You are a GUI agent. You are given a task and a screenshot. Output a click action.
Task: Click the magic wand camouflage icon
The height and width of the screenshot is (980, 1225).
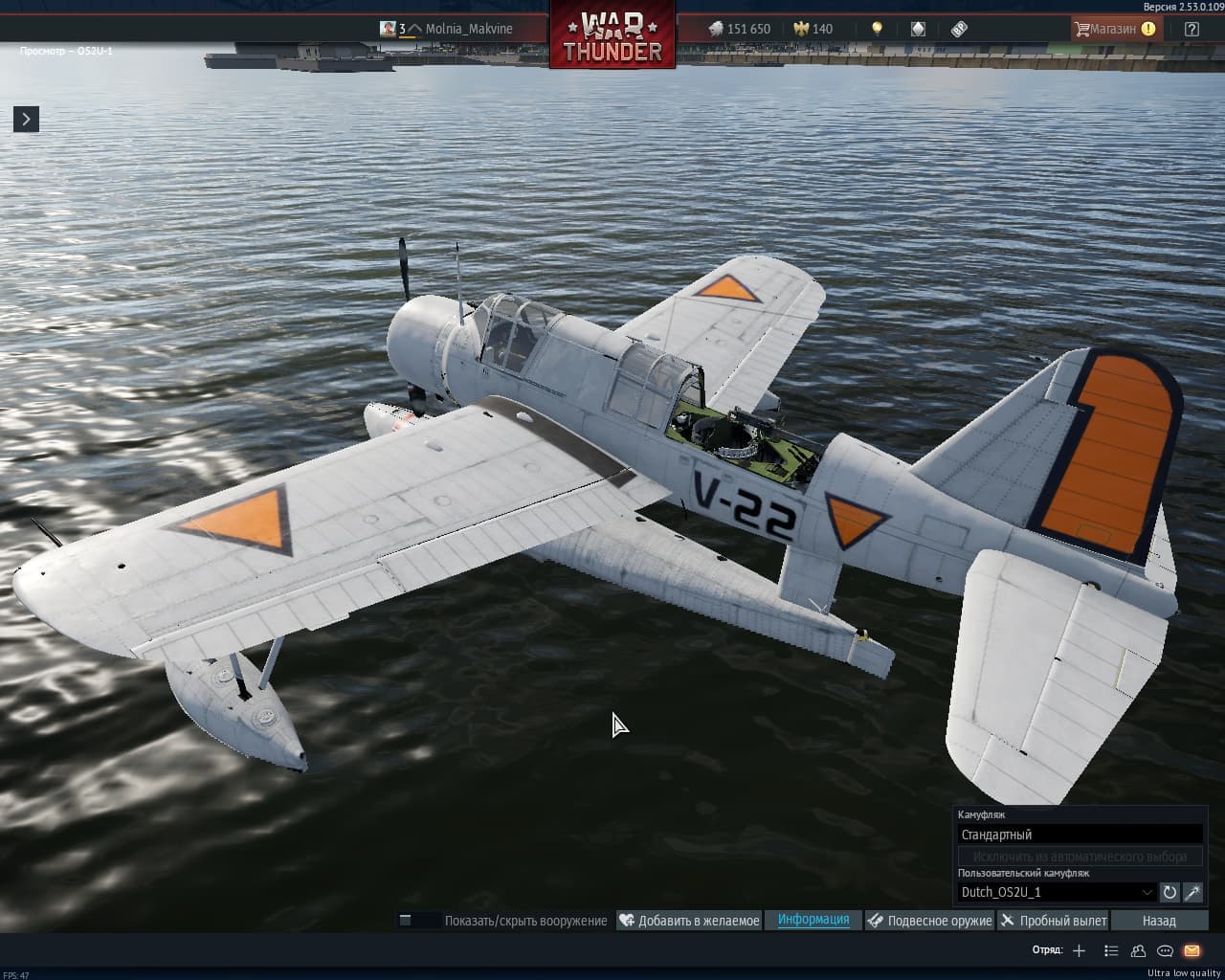[x=1192, y=892]
